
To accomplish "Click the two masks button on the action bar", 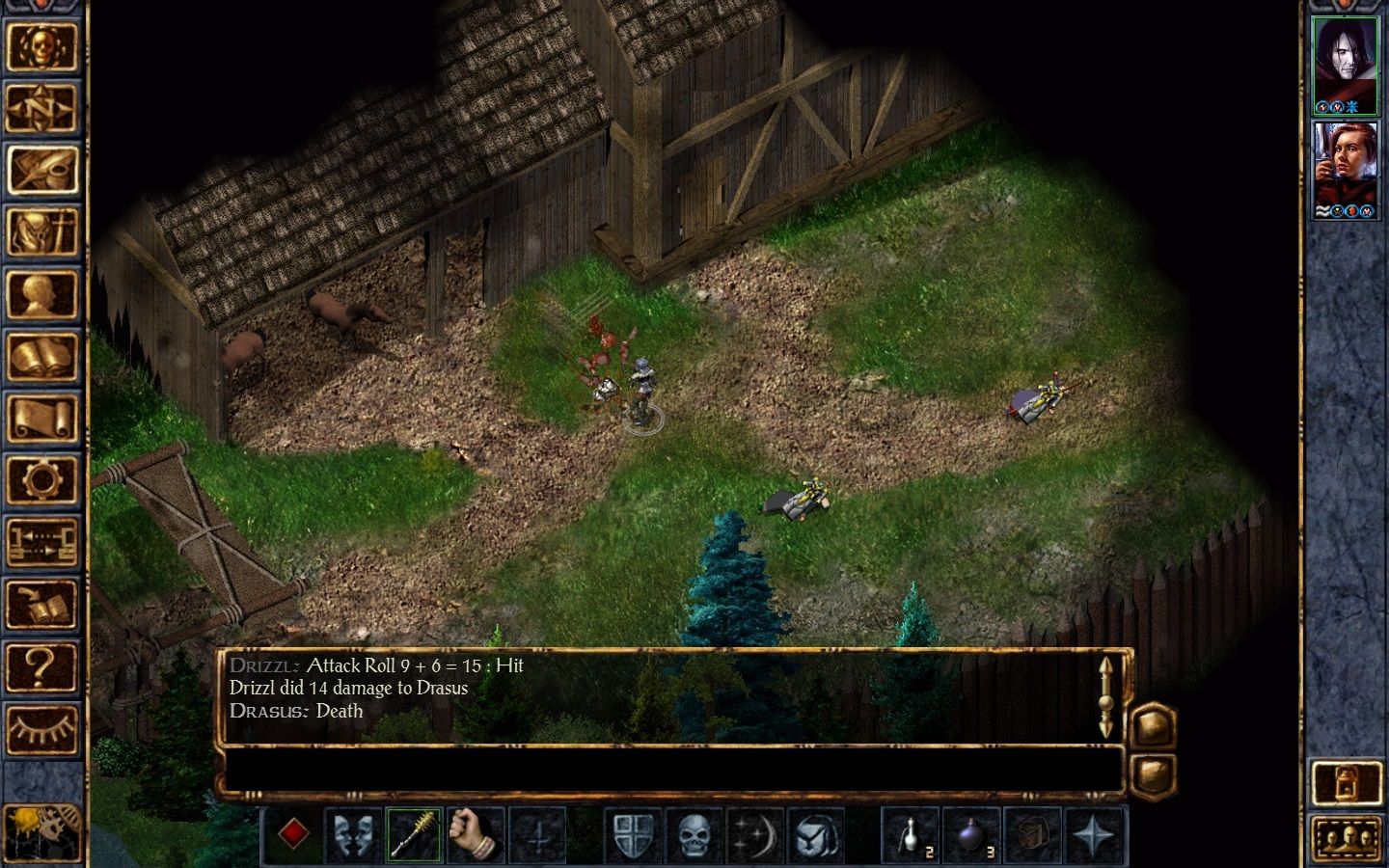I will 353,834.
